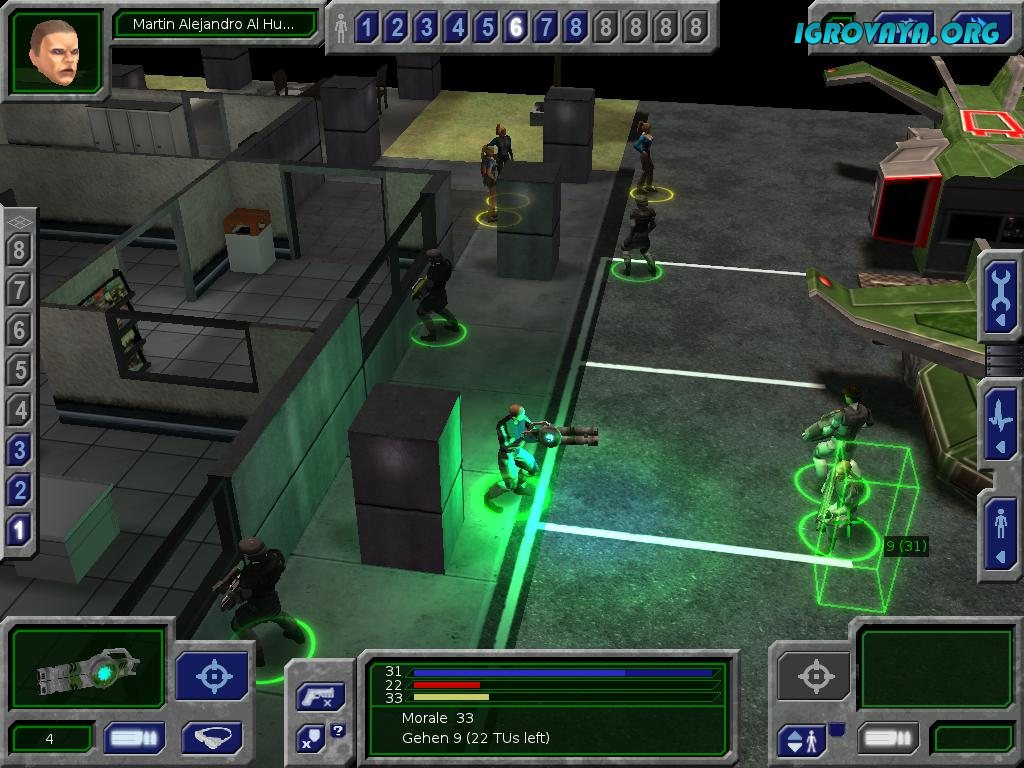Show map level 3 in the level selector
This screenshot has width=1024, height=768.
click(x=19, y=450)
